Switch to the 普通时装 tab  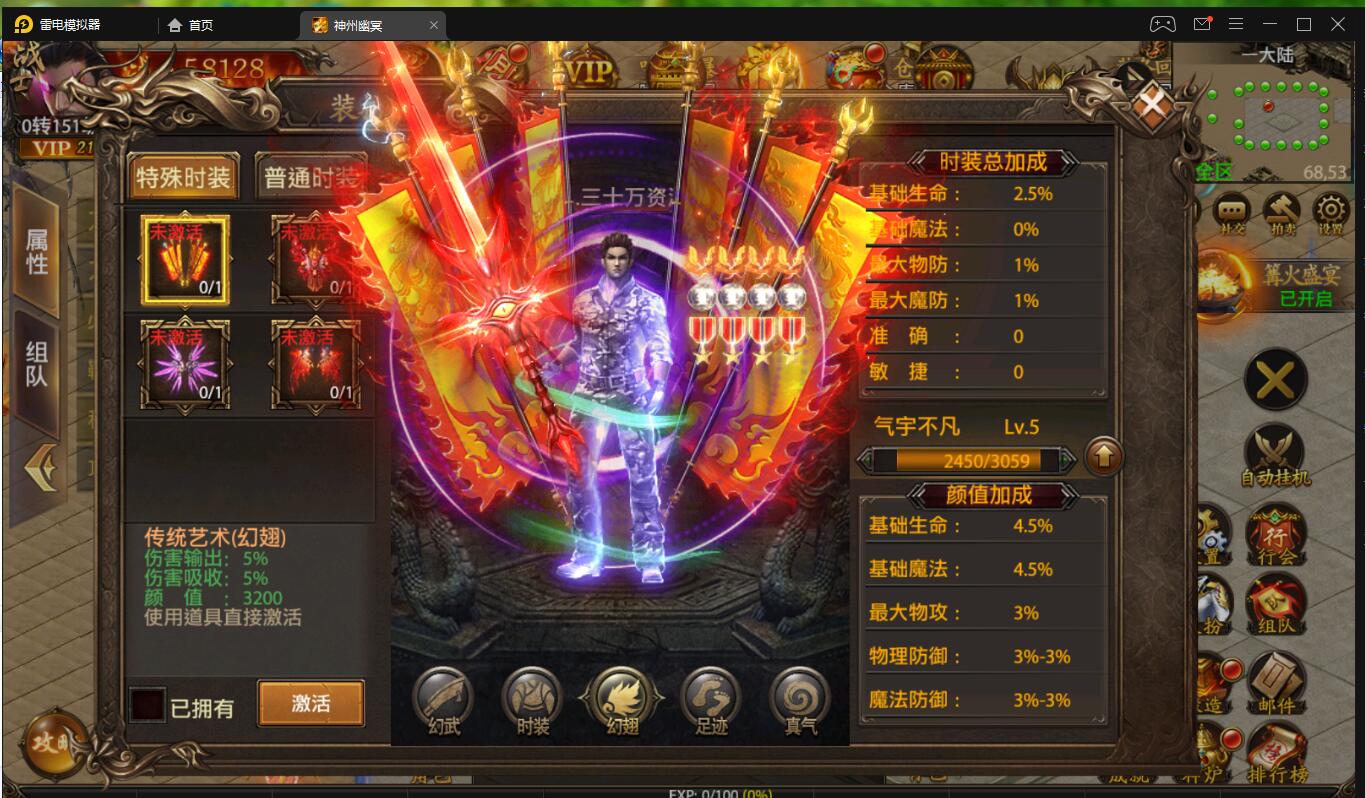pos(310,178)
